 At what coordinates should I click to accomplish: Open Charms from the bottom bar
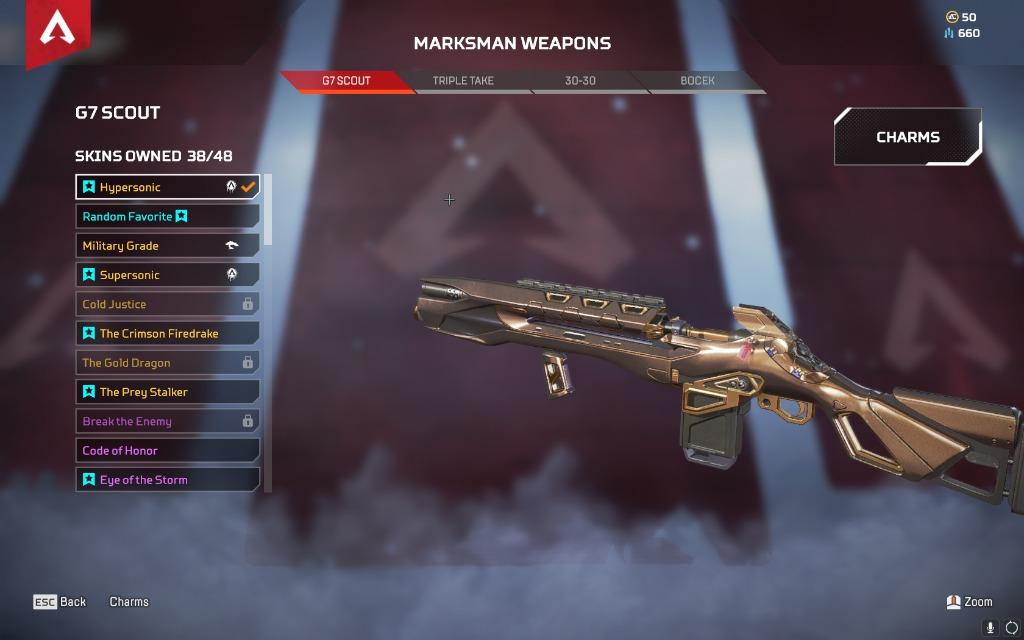[129, 602]
